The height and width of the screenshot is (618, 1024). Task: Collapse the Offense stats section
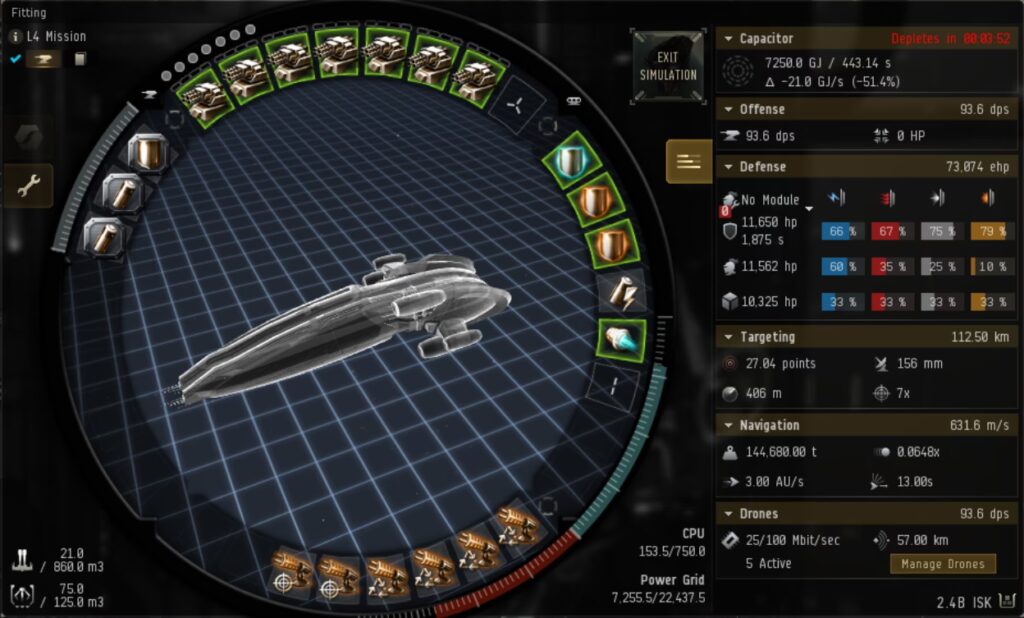(x=729, y=109)
